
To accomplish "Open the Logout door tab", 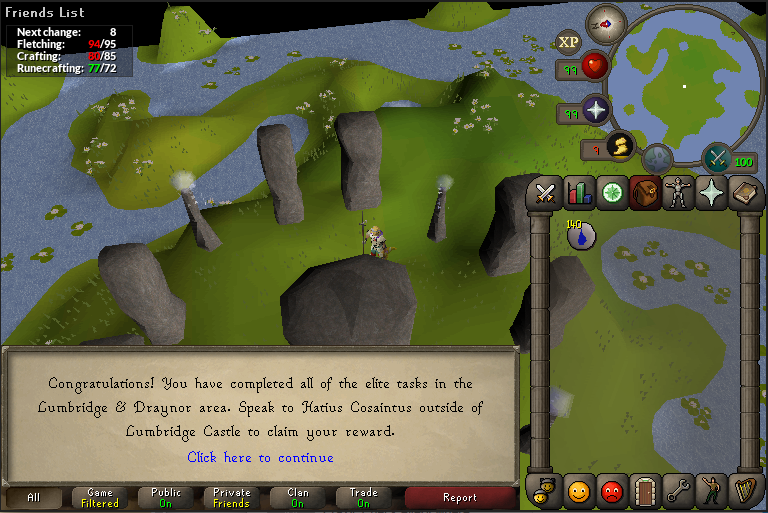I will coord(645,491).
